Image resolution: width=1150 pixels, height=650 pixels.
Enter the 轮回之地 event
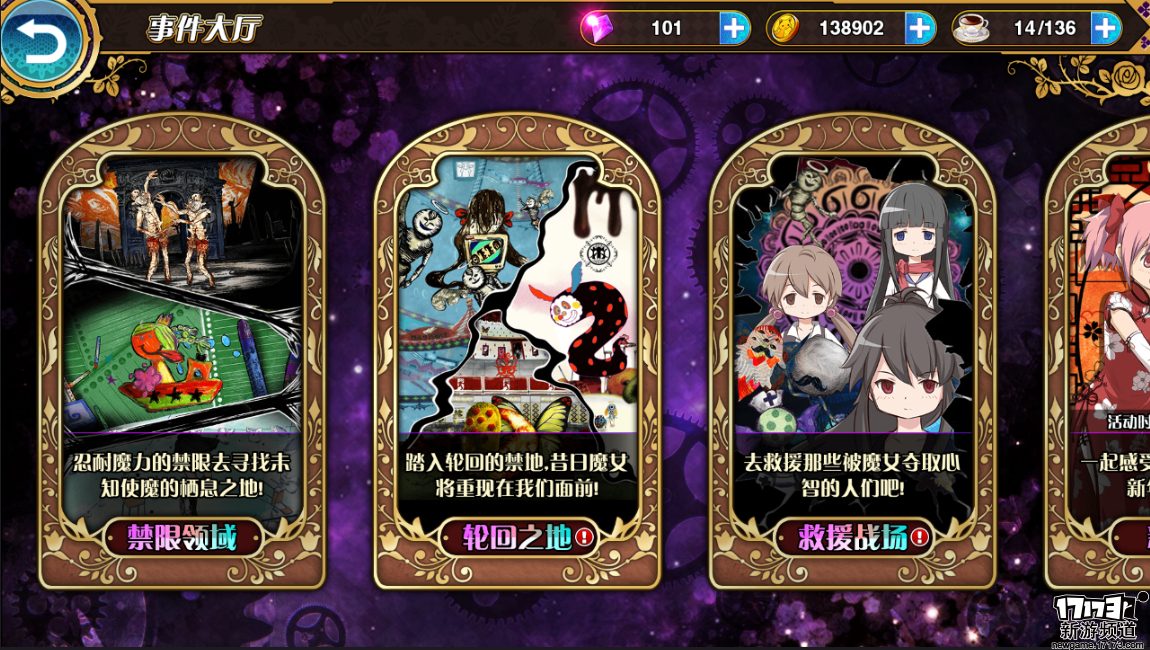[x=517, y=538]
